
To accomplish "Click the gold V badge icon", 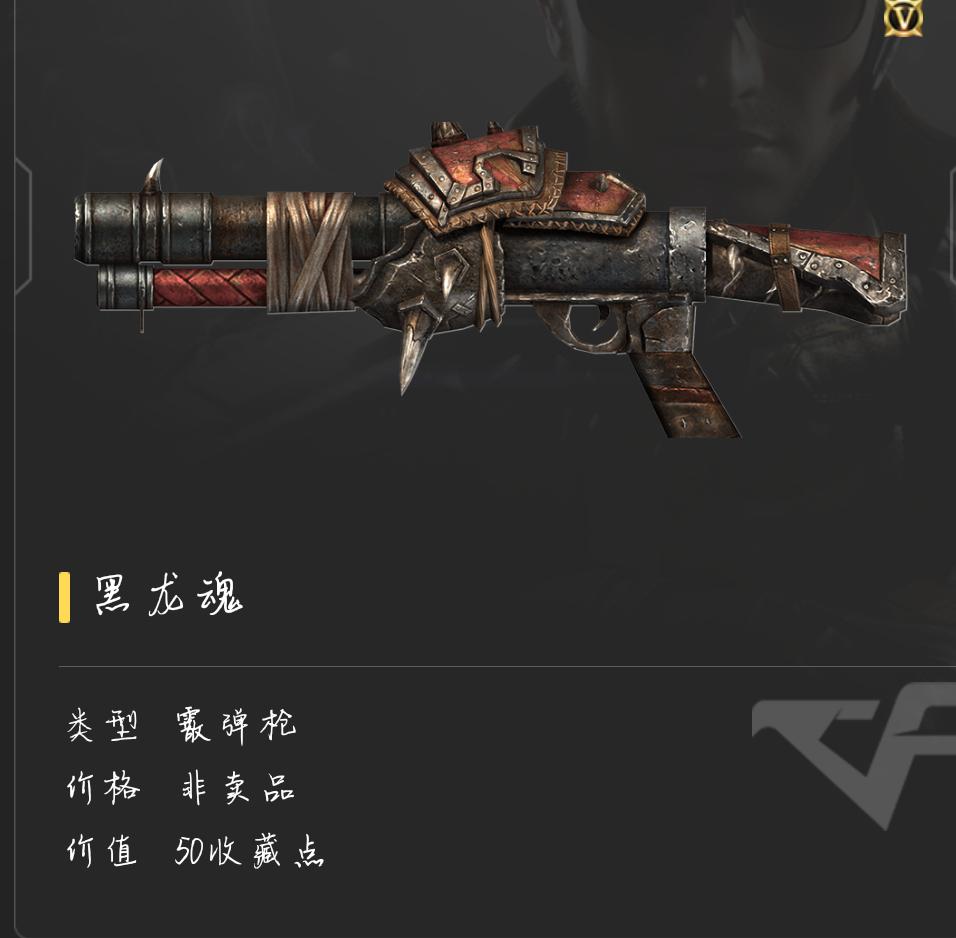I will click(x=903, y=17).
